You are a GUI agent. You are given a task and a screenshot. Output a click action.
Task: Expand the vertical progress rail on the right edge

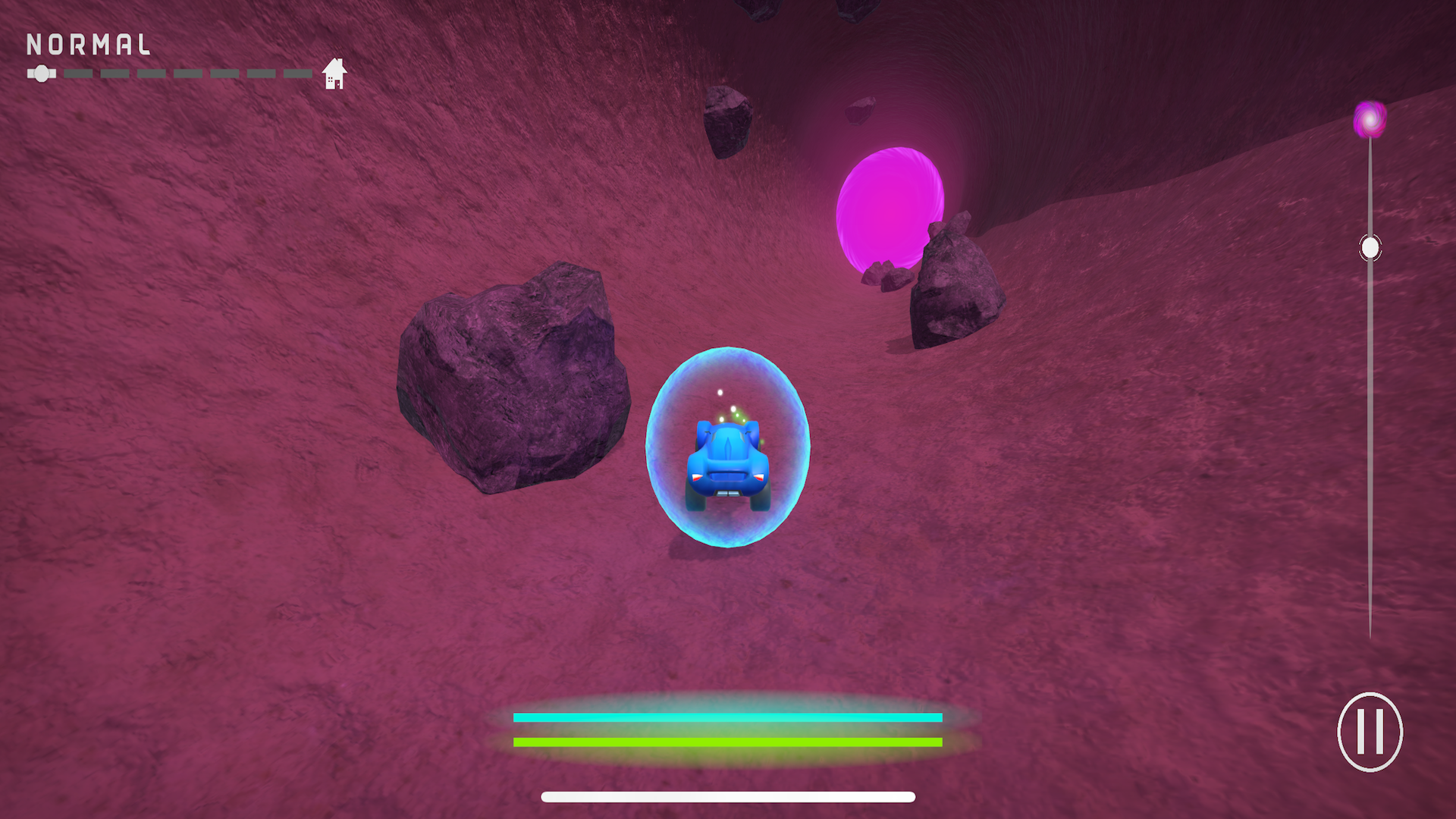coord(1370,417)
